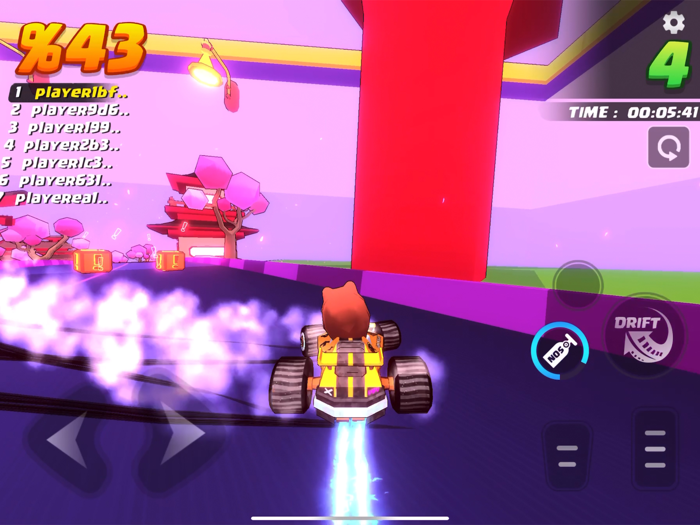700x525 pixels.
Task: Use the NOS nitro boost
Action: (x=560, y=350)
